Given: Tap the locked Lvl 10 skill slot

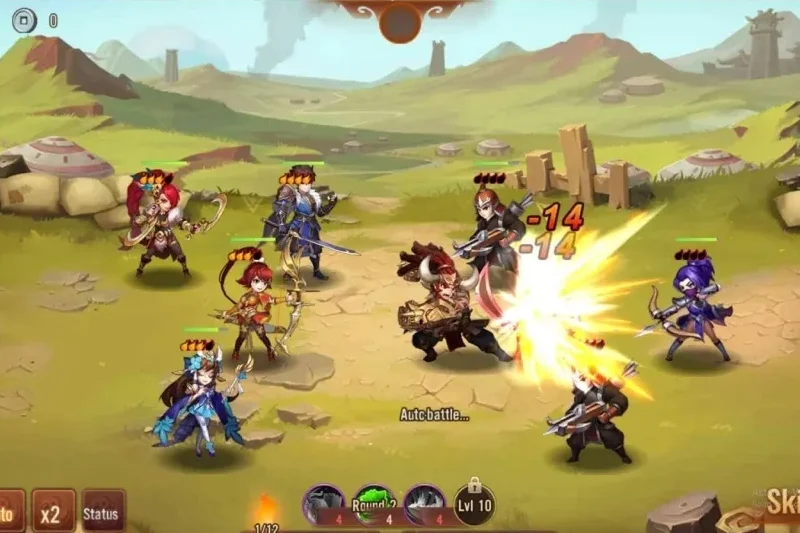Looking at the screenshot, I should [x=474, y=504].
